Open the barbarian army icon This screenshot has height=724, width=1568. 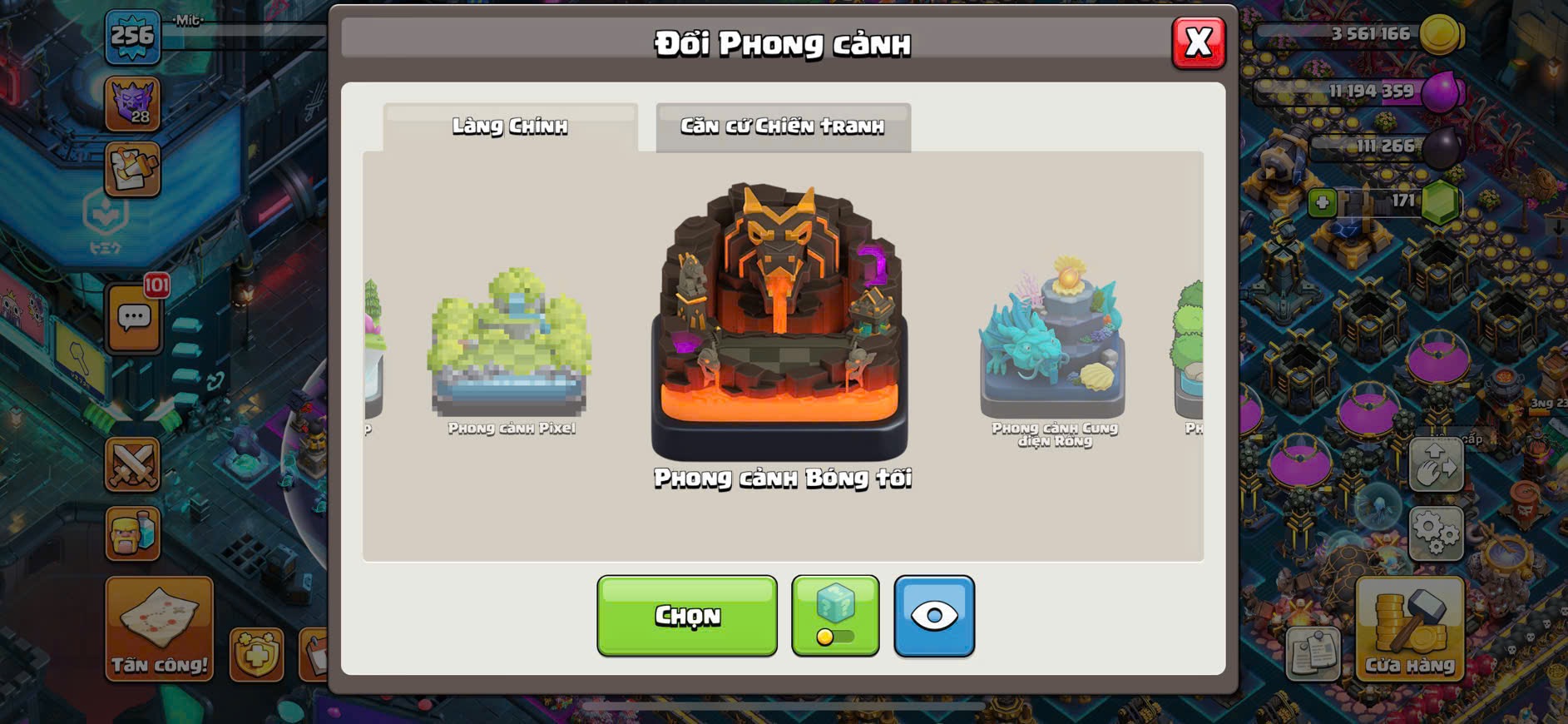click(x=132, y=533)
